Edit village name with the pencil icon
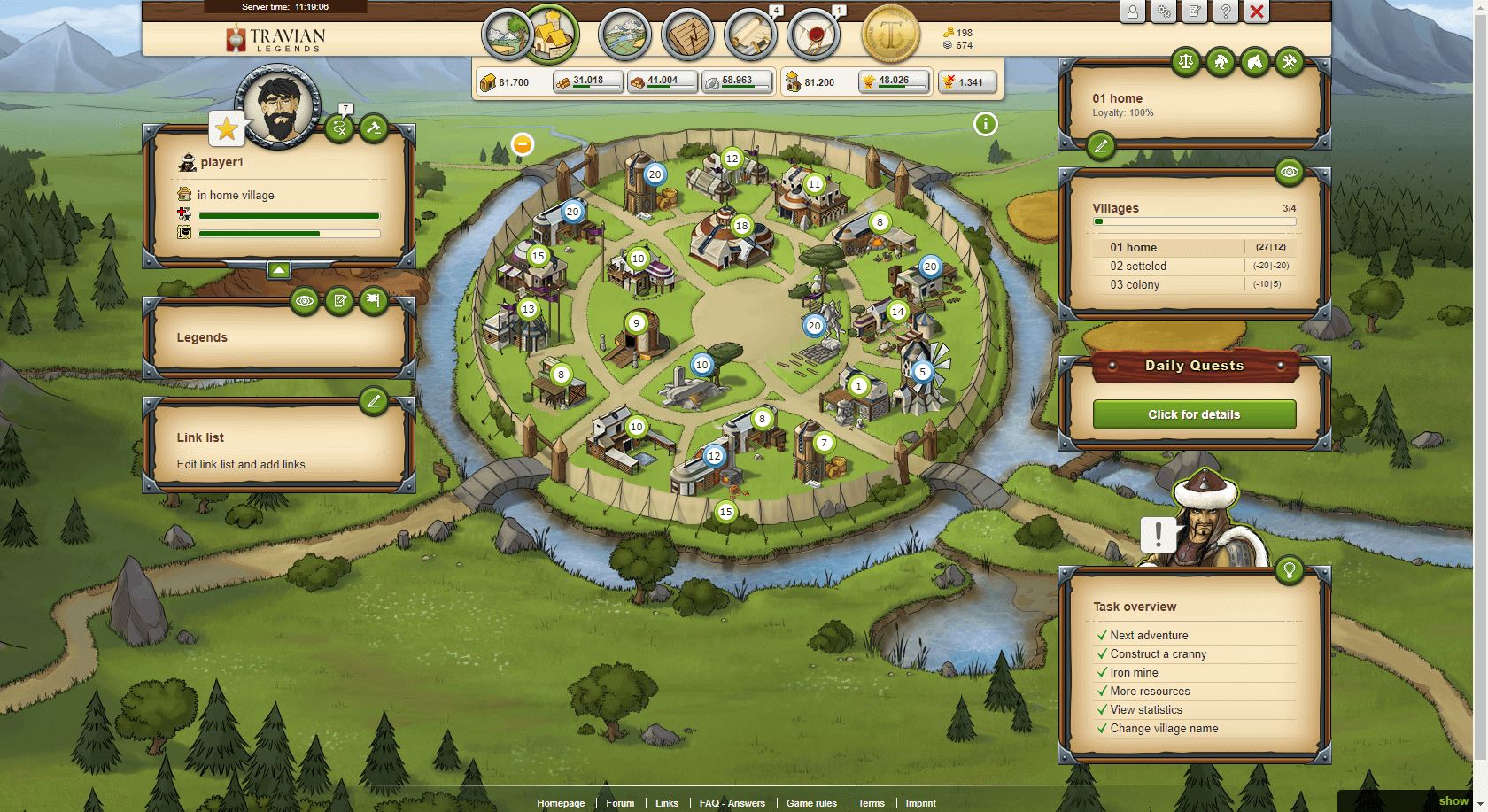This screenshot has height=812, width=1488. (1100, 148)
